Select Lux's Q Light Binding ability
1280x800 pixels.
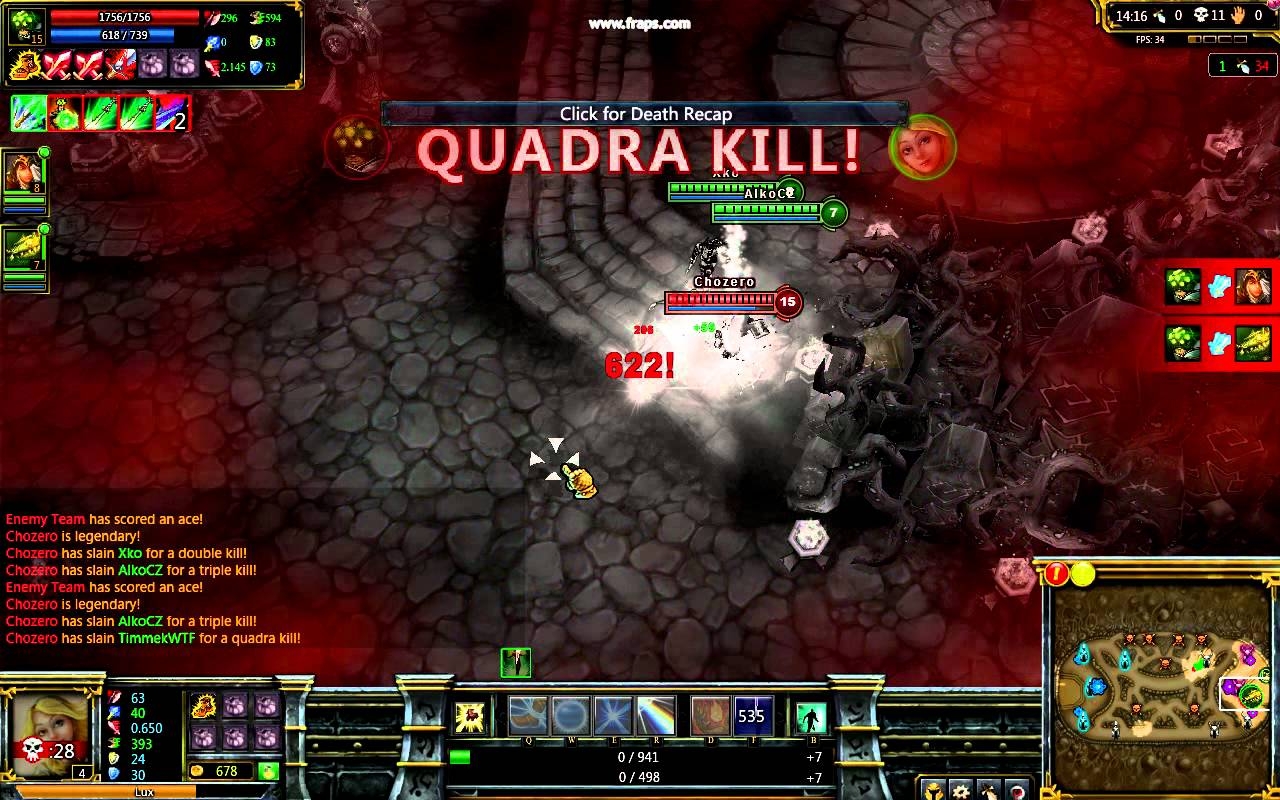tap(528, 715)
